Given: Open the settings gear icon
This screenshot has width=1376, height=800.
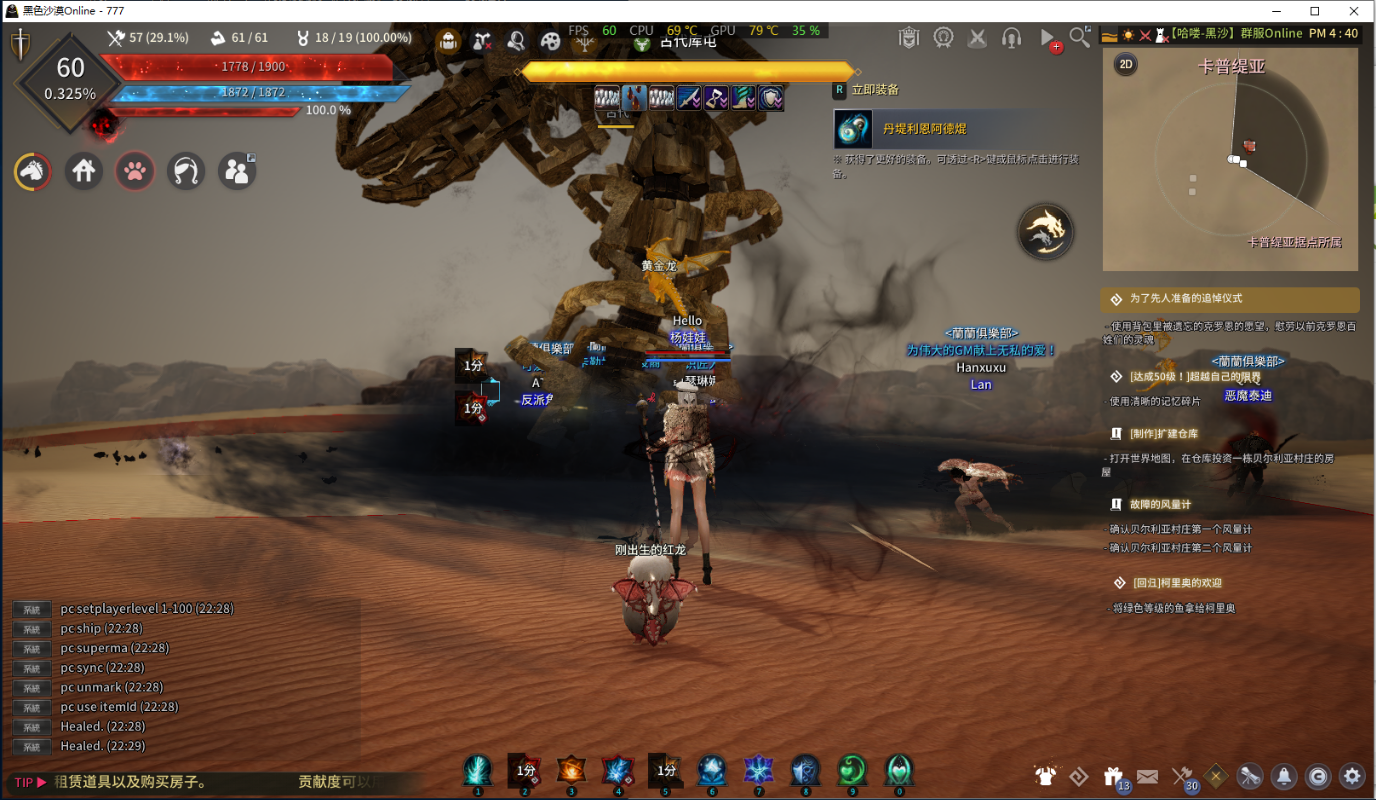Looking at the screenshot, I should click(x=1352, y=775).
